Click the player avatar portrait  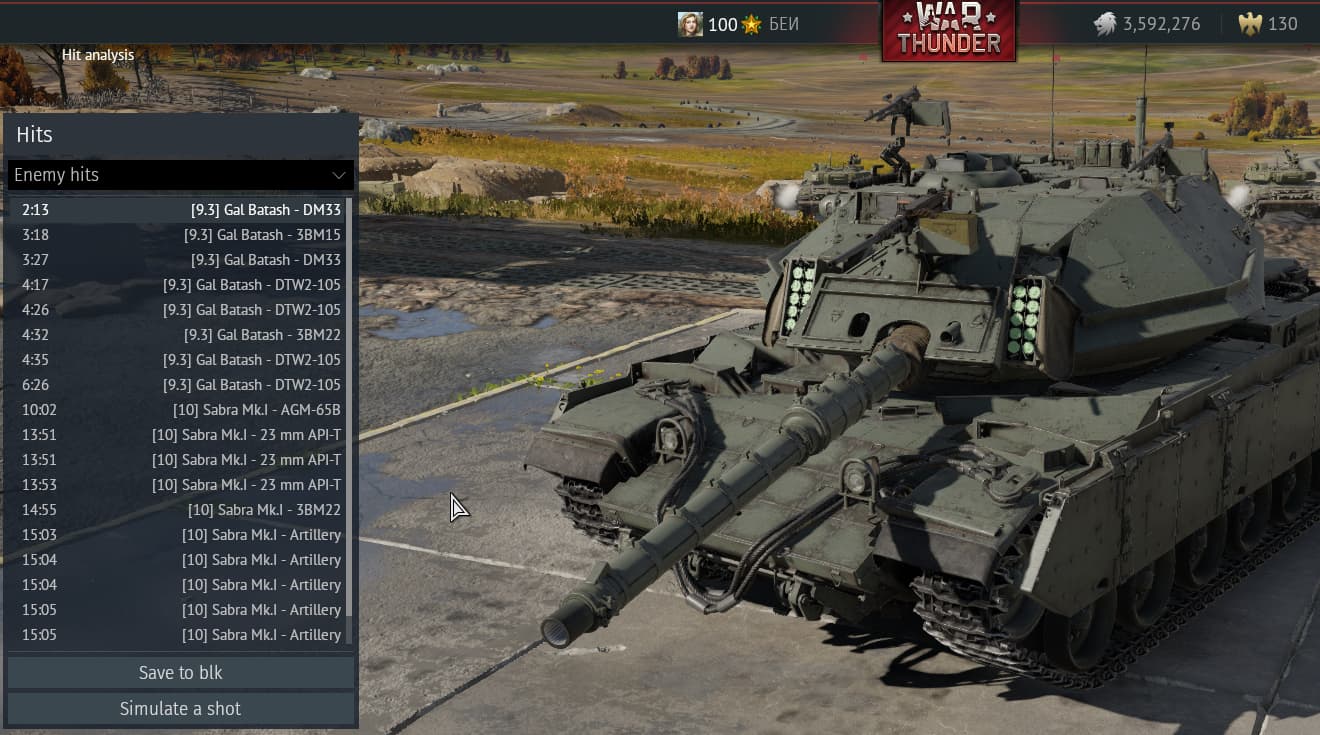point(690,23)
